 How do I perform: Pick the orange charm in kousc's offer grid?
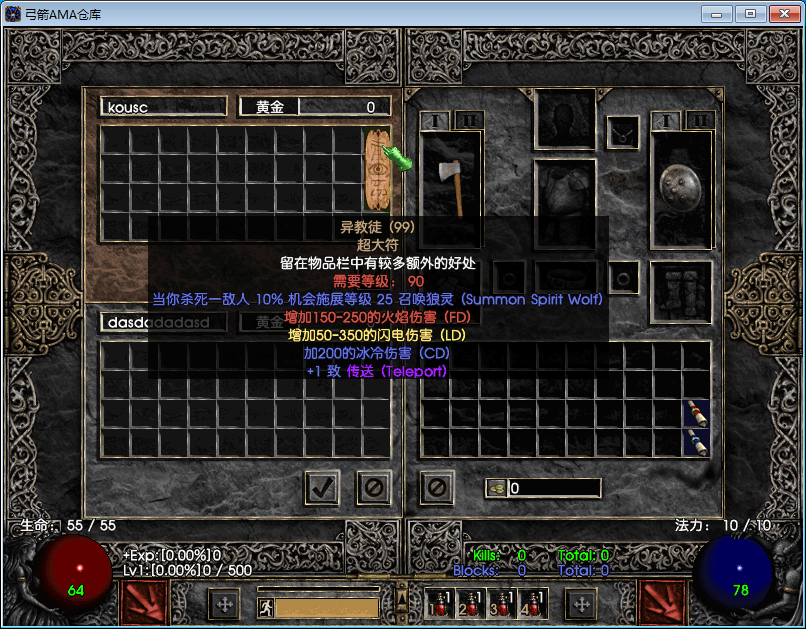pos(377,167)
